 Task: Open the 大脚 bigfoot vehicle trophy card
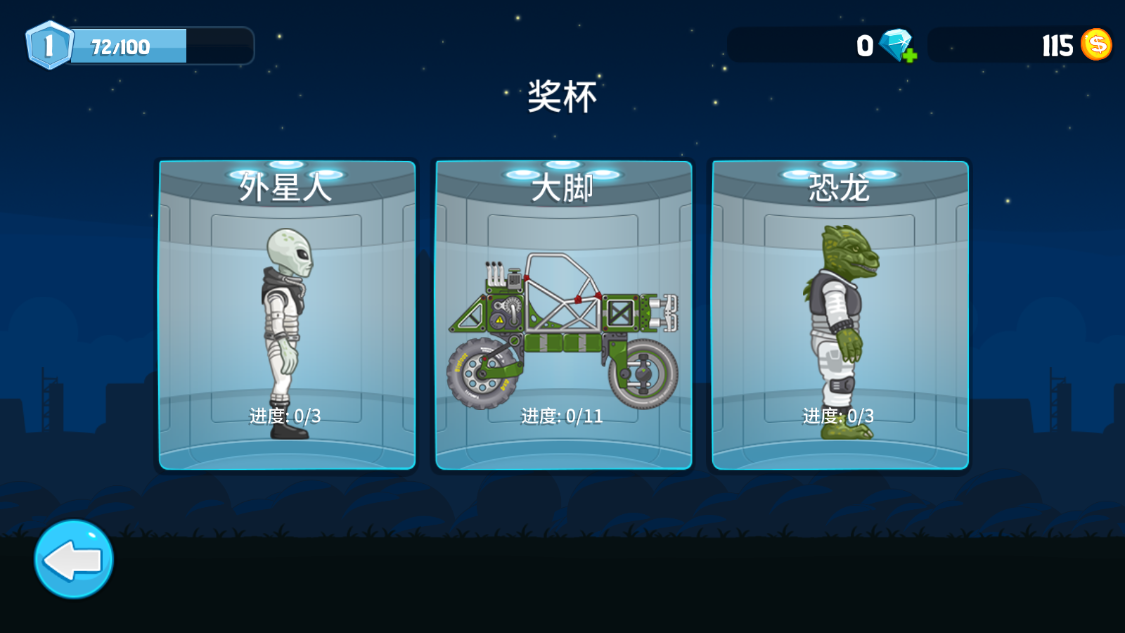563,315
